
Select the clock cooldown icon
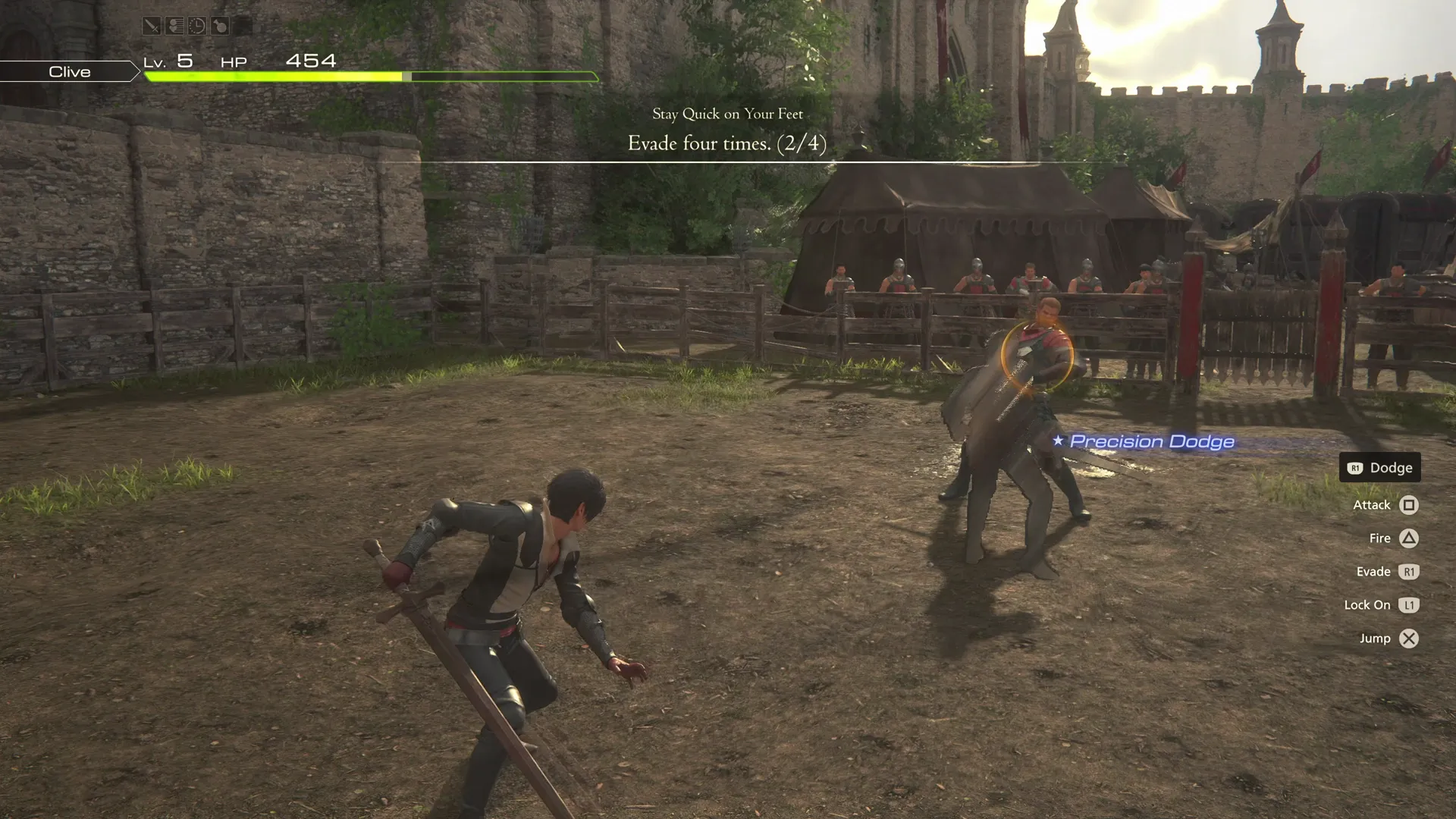coord(196,26)
